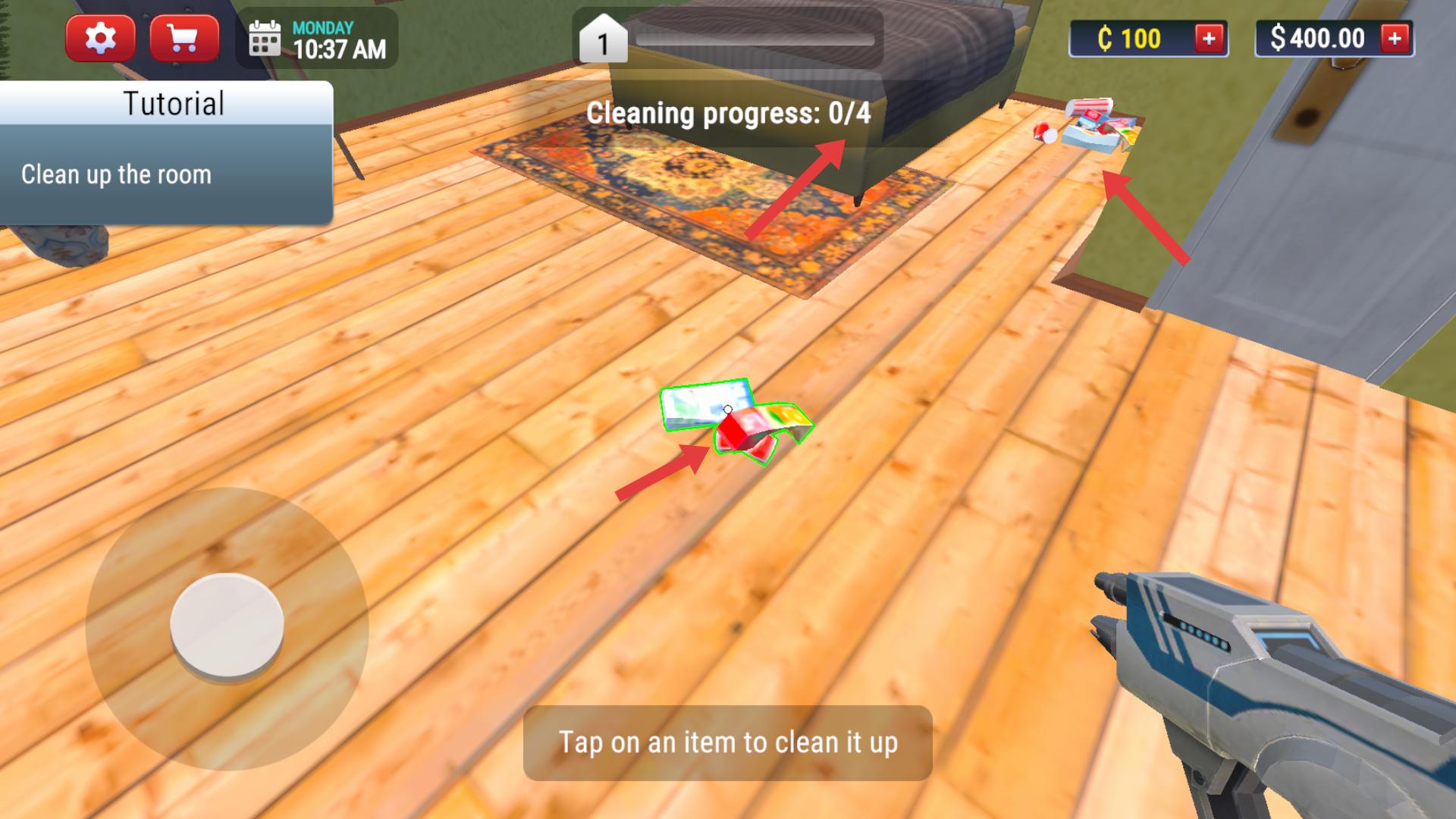Viewport: 1456px width, 819px height.
Task: Add more coins with the plus button
Action: point(1209,38)
